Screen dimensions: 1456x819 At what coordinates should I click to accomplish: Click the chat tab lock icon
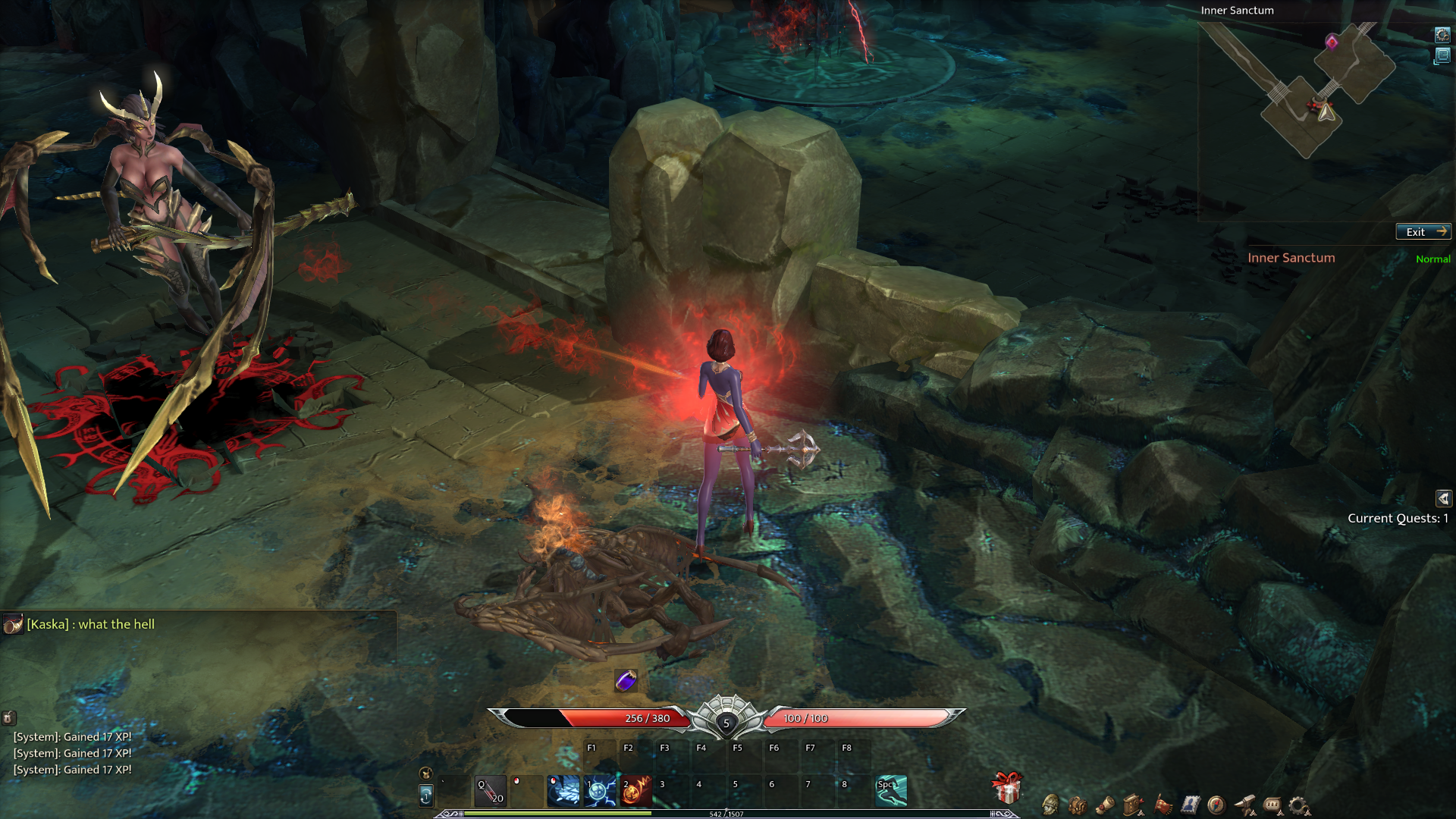coord(8,717)
